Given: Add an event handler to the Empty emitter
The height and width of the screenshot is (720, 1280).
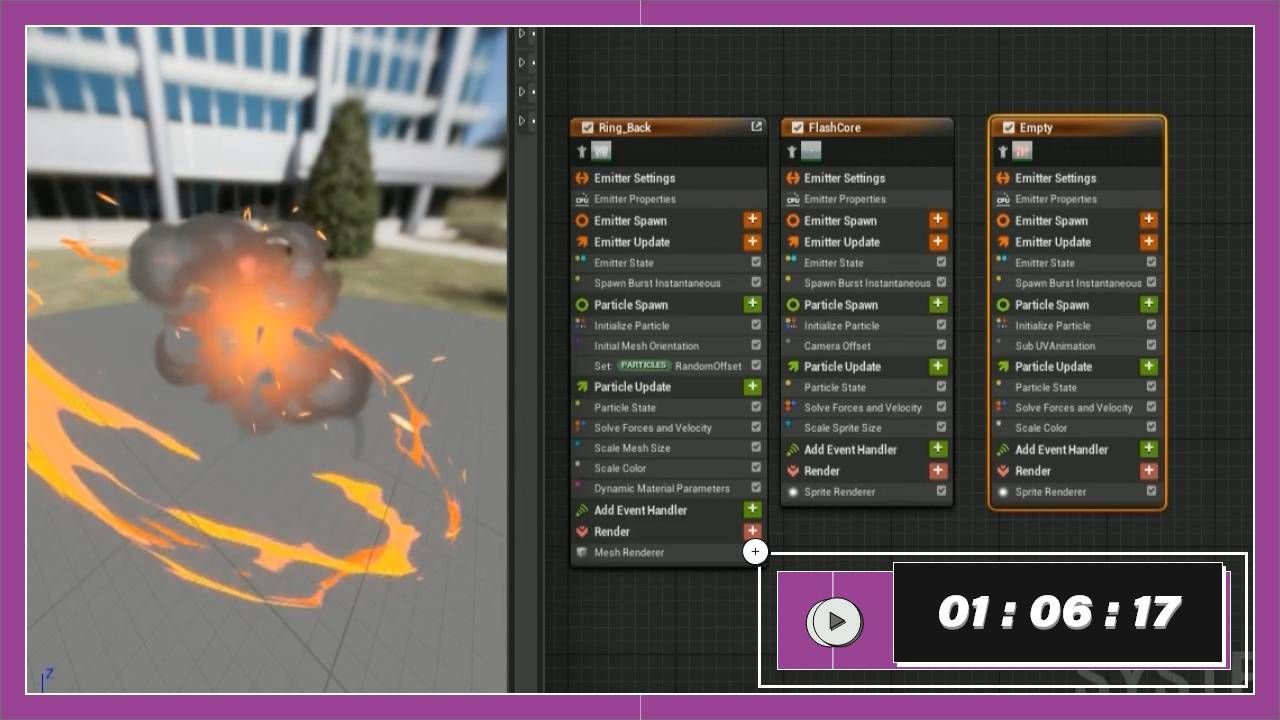Looking at the screenshot, I should (1149, 450).
